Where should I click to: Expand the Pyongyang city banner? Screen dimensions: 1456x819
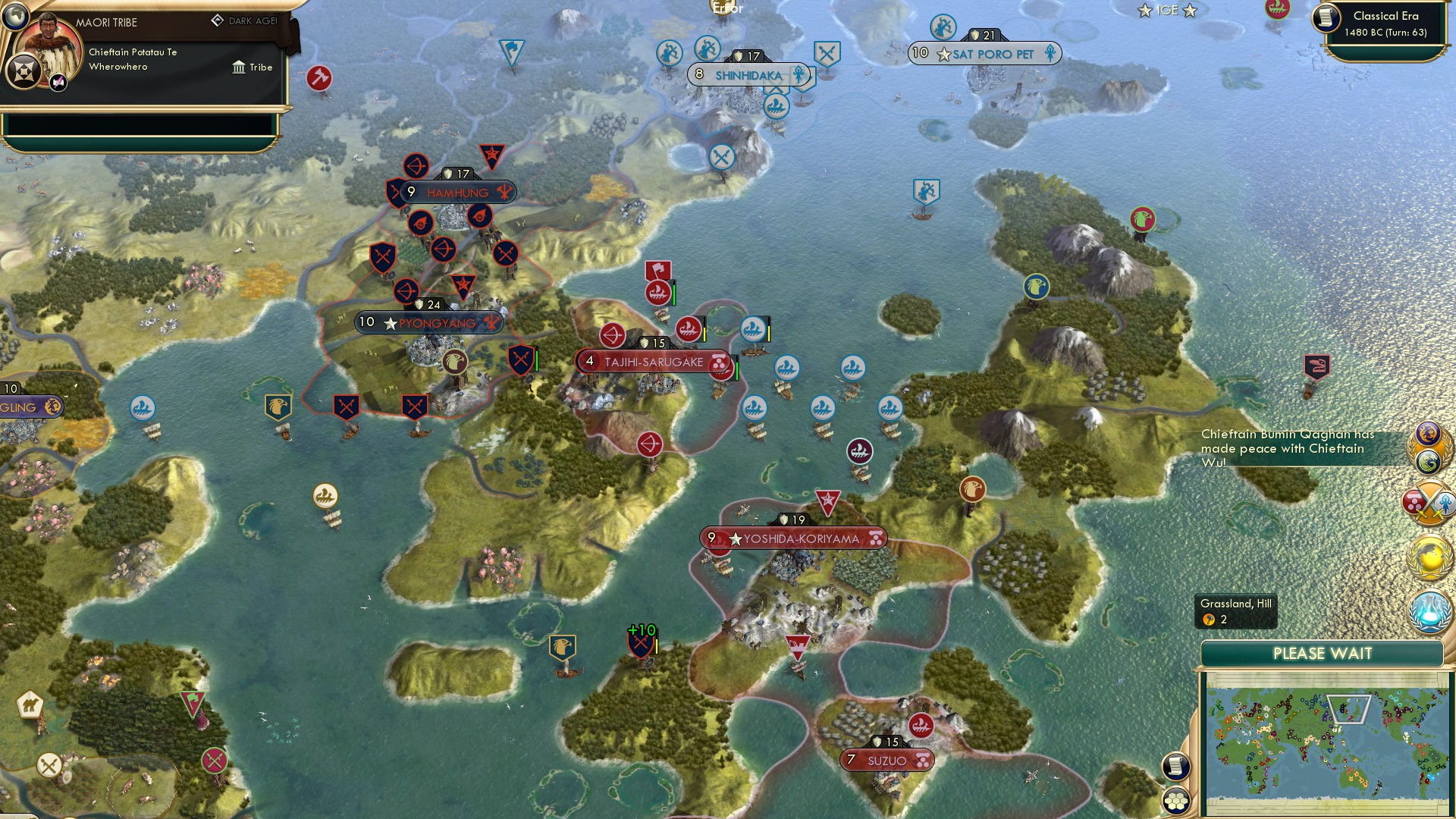pyautogui.click(x=428, y=322)
